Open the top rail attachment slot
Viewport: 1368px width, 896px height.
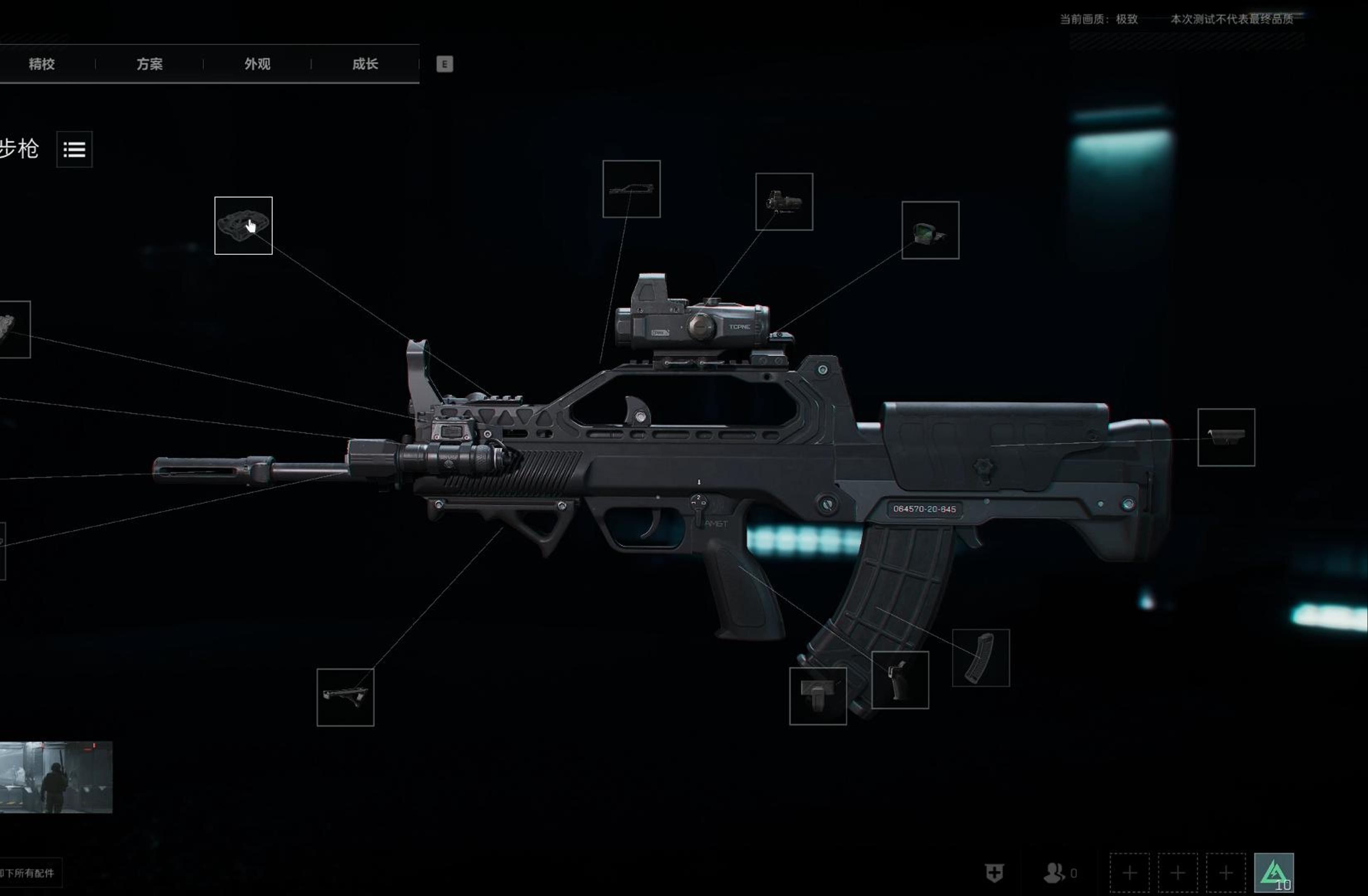[x=631, y=189]
